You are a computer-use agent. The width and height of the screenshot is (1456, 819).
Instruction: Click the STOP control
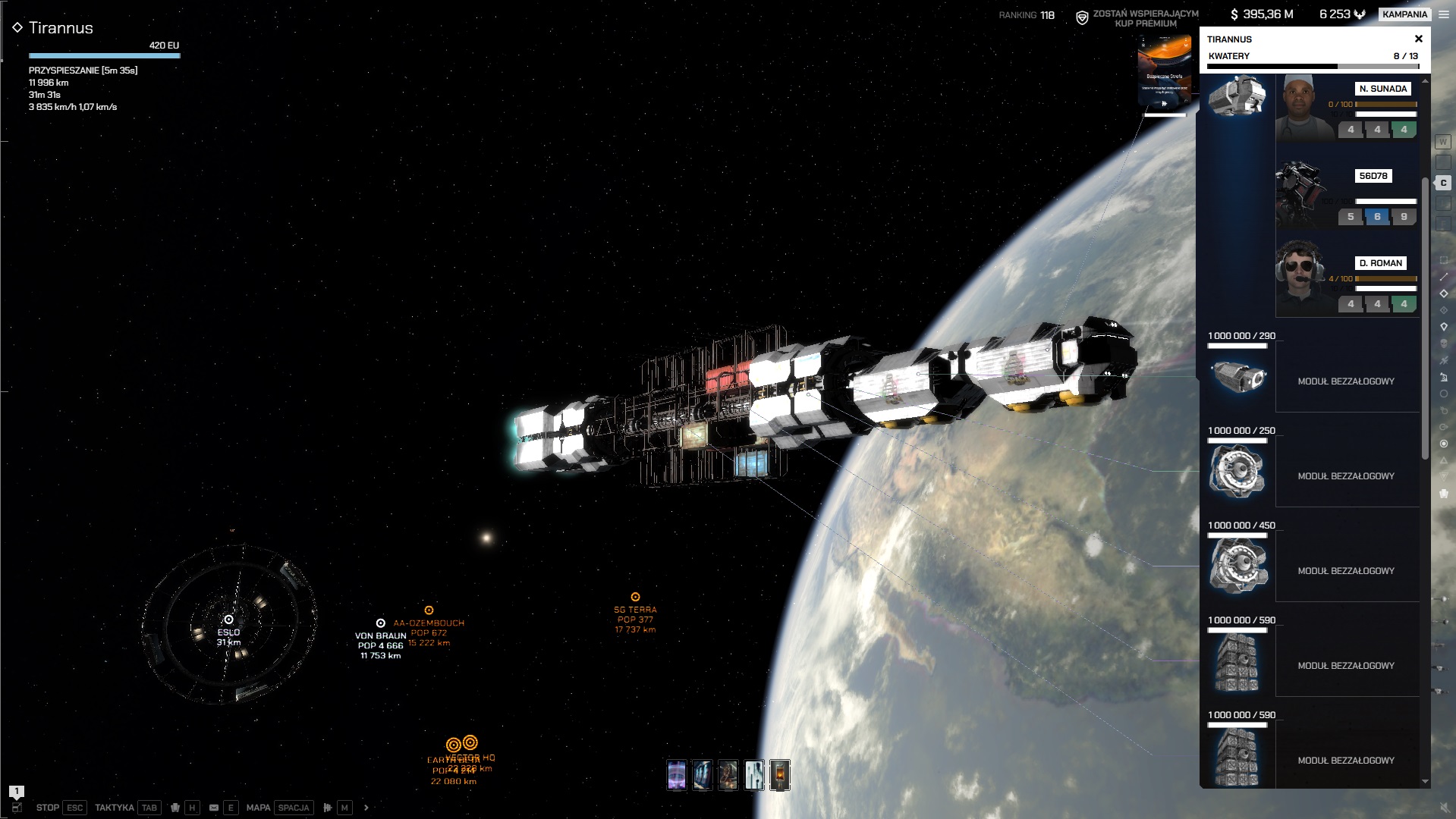coord(48,808)
